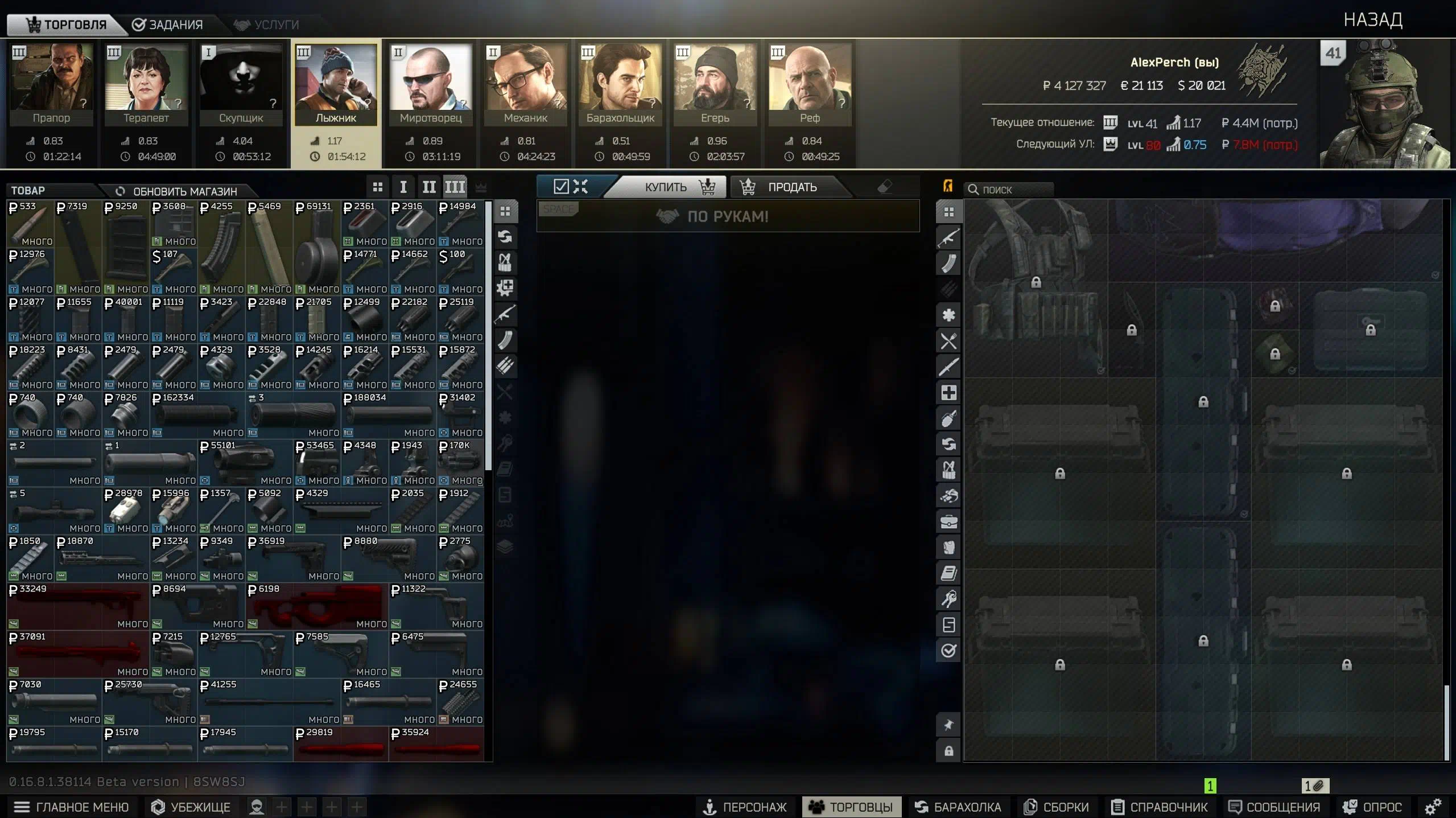Open the СООБЩЕНИЯ messages
The height and width of the screenshot is (818, 1456).
pos(1274,807)
